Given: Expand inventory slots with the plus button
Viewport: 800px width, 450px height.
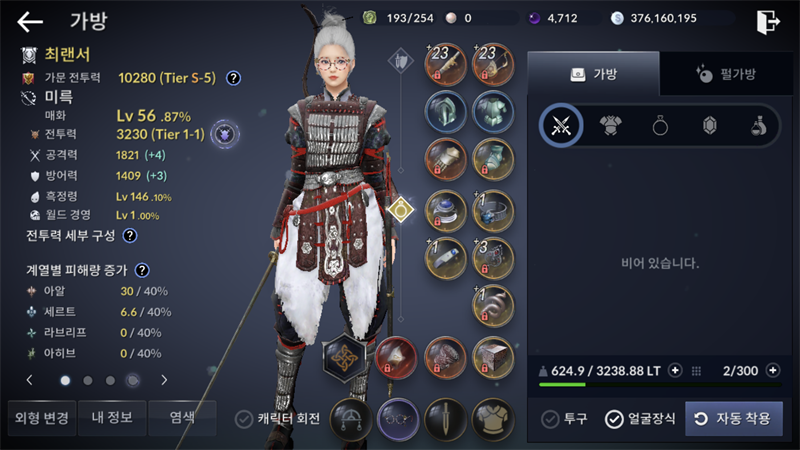Looking at the screenshot, I should click(x=772, y=370).
